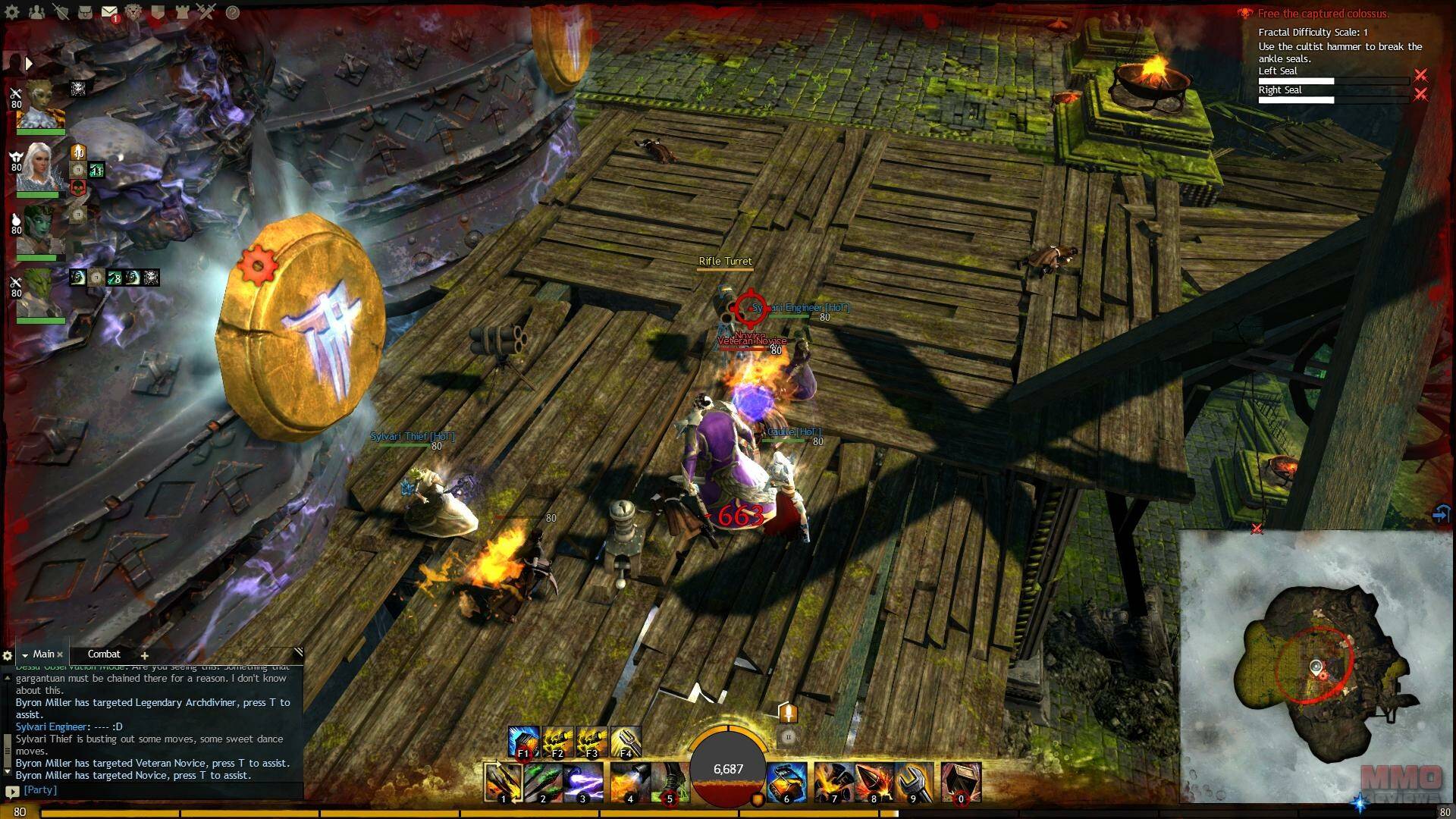Open the mail envelope with one unread
Image resolution: width=1456 pixels, height=819 pixels.
click(109, 12)
